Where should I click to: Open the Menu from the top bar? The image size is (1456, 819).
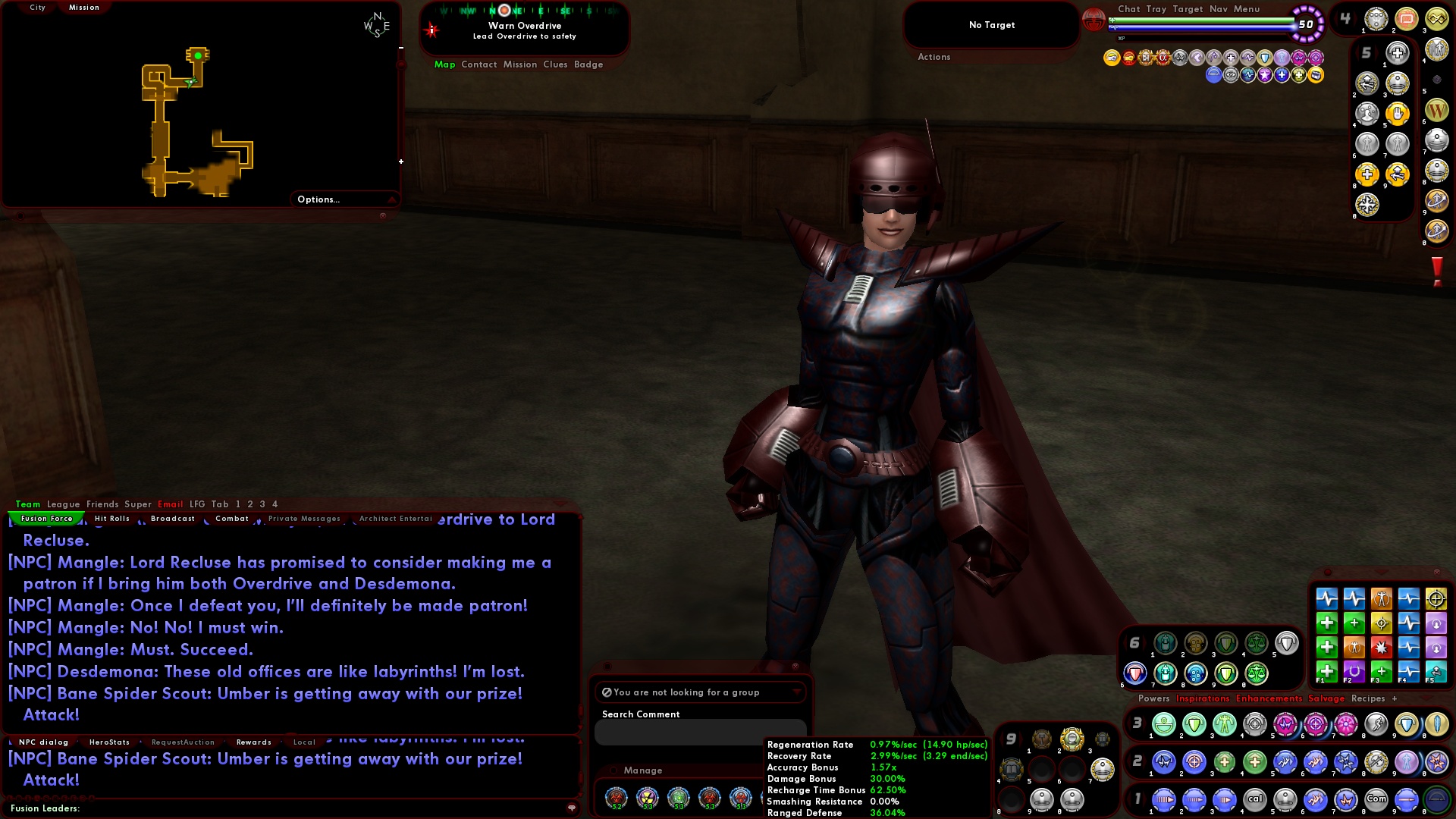(x=1246, y=9)
